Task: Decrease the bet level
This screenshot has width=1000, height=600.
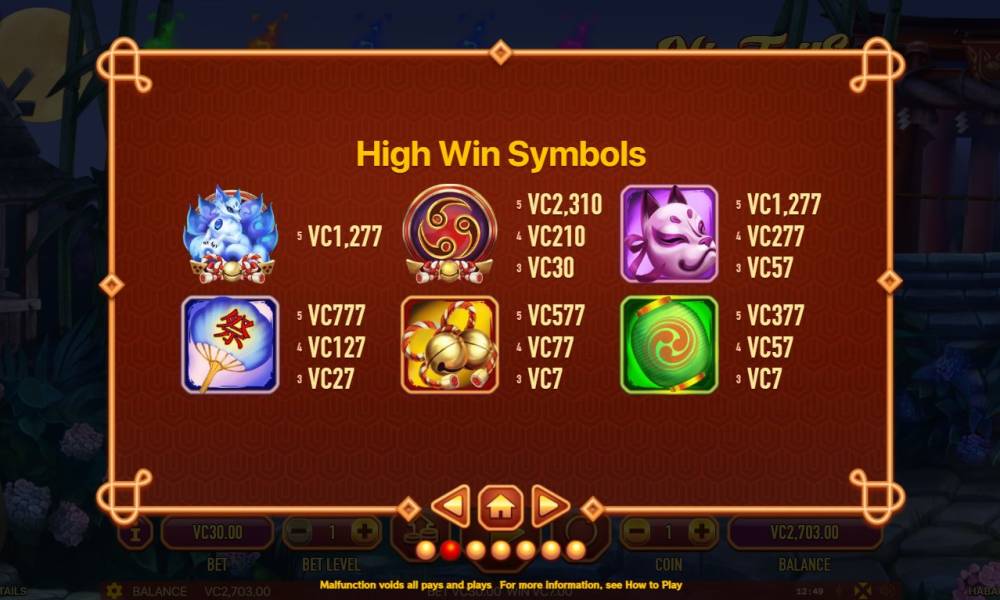Action: click(x=299, y=531)
